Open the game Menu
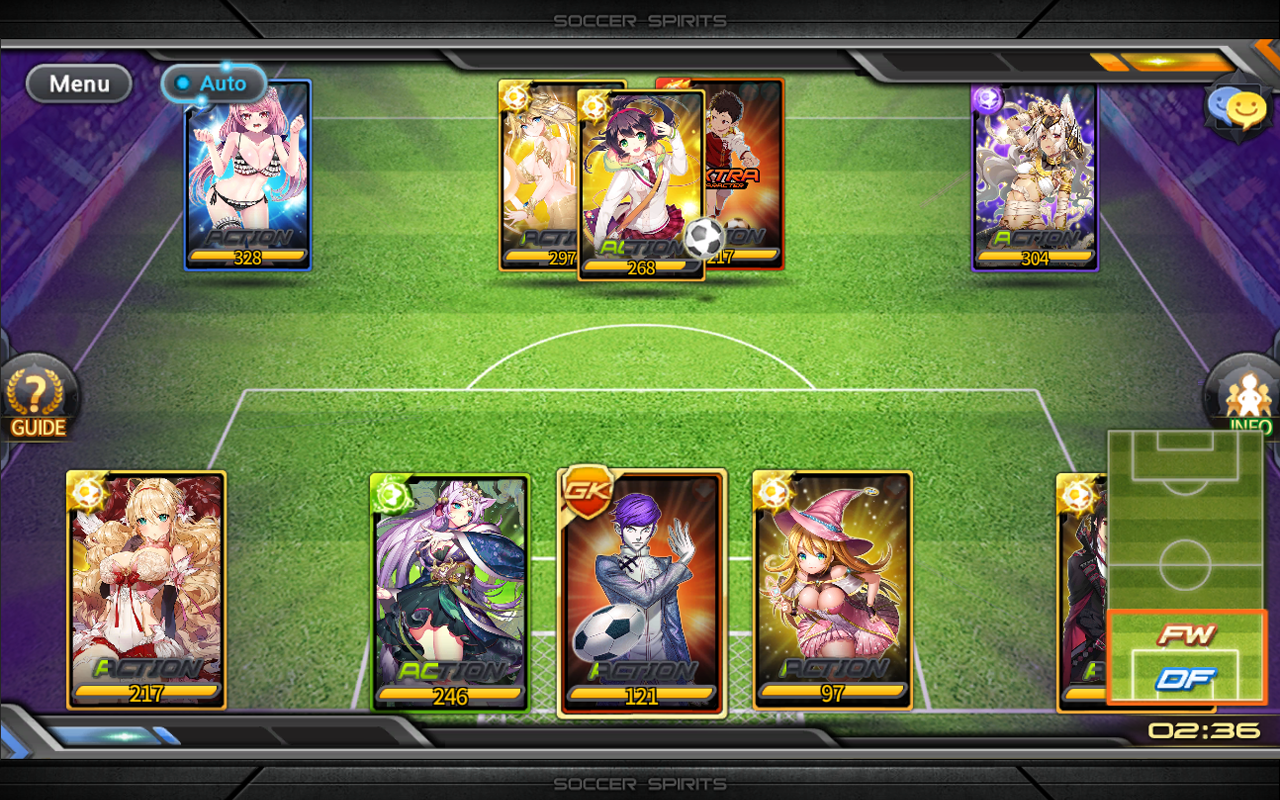Screen dimensions: 1280x800 coord(79,84)
